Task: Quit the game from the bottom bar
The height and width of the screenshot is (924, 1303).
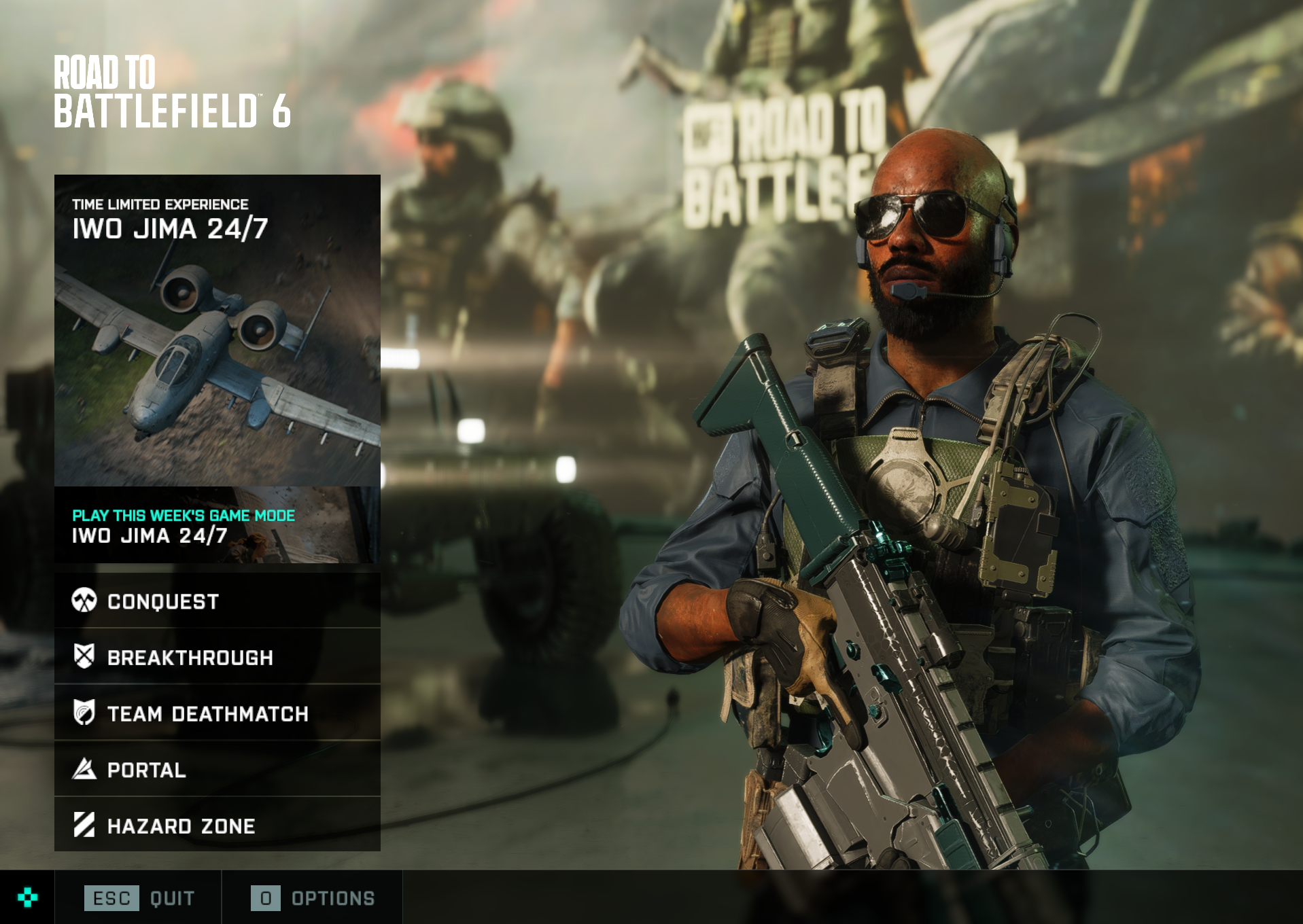Action: [x=139, y=898]
